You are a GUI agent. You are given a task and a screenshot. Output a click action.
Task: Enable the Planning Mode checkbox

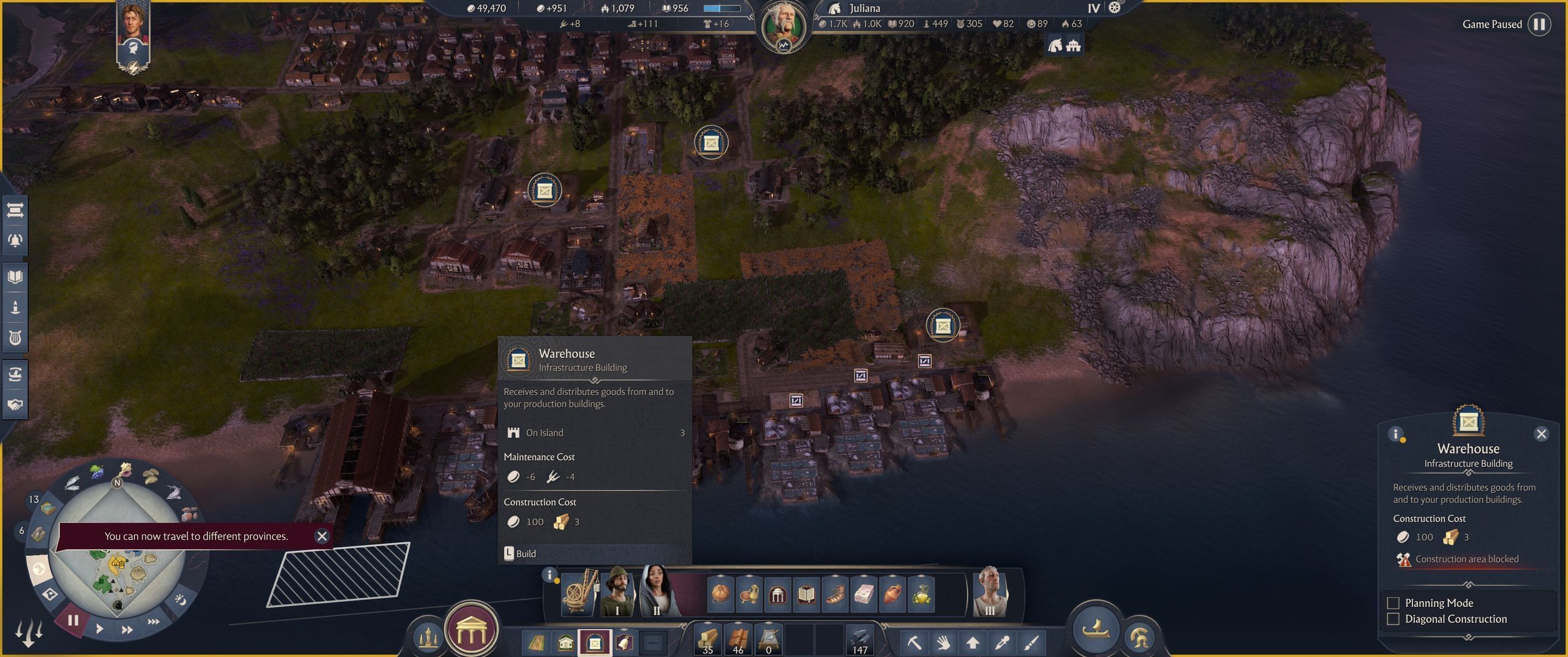point(1393,603)
